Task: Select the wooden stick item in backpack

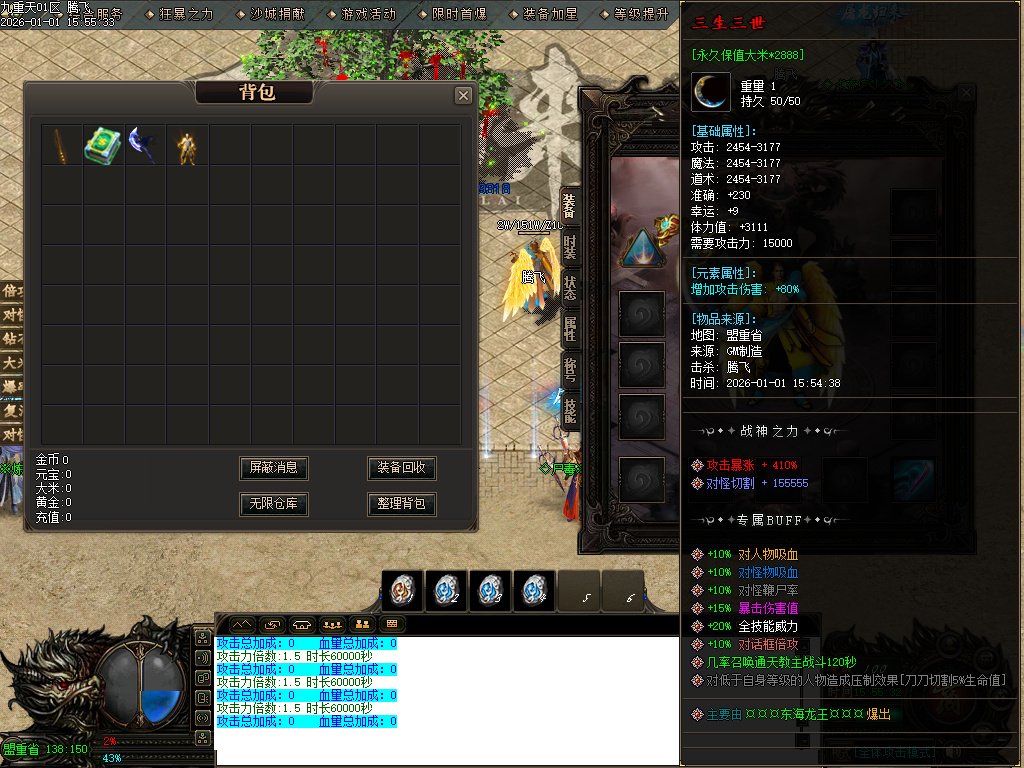Action: (61, 145)
